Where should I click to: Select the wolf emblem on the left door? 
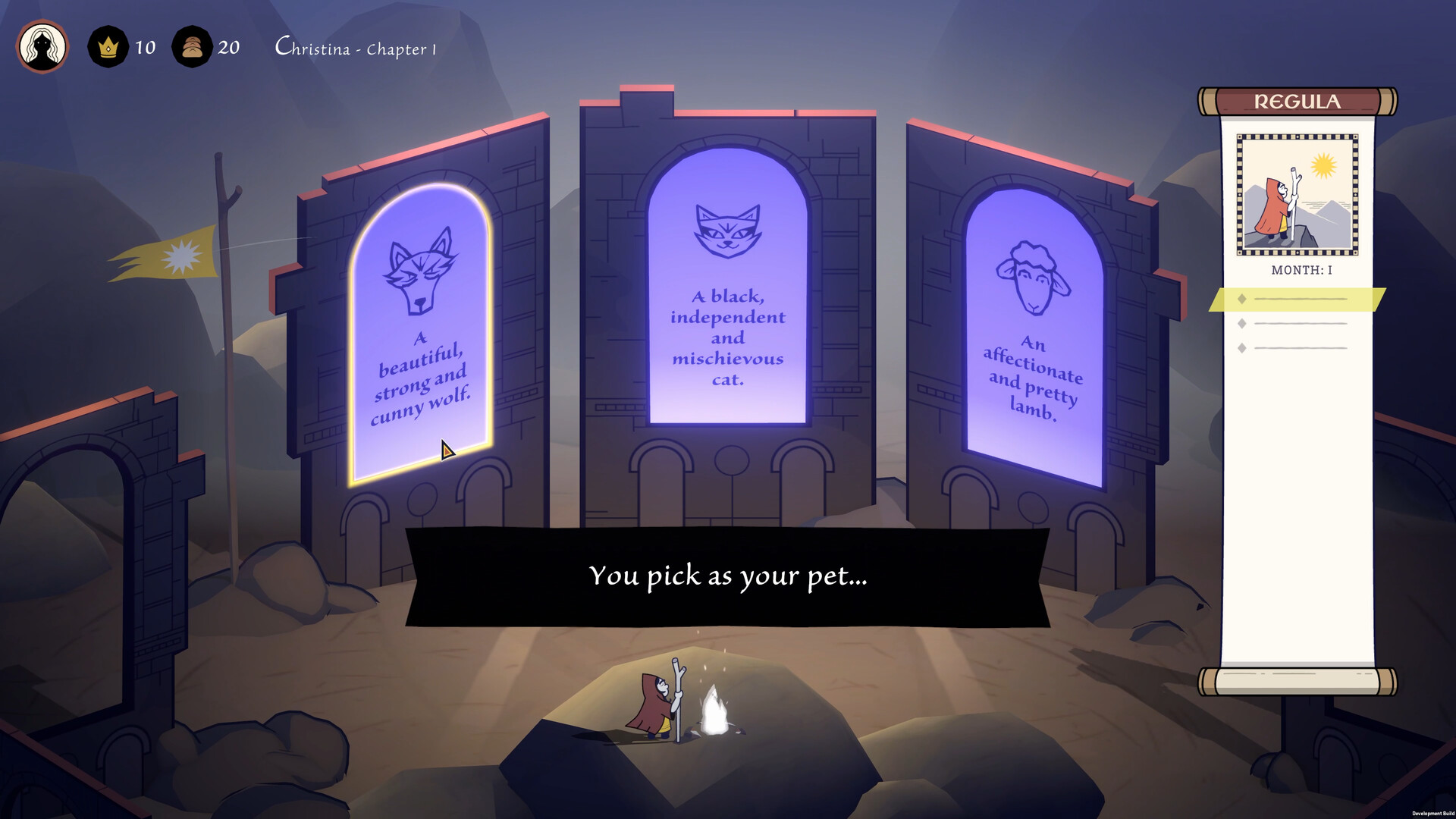422,273
